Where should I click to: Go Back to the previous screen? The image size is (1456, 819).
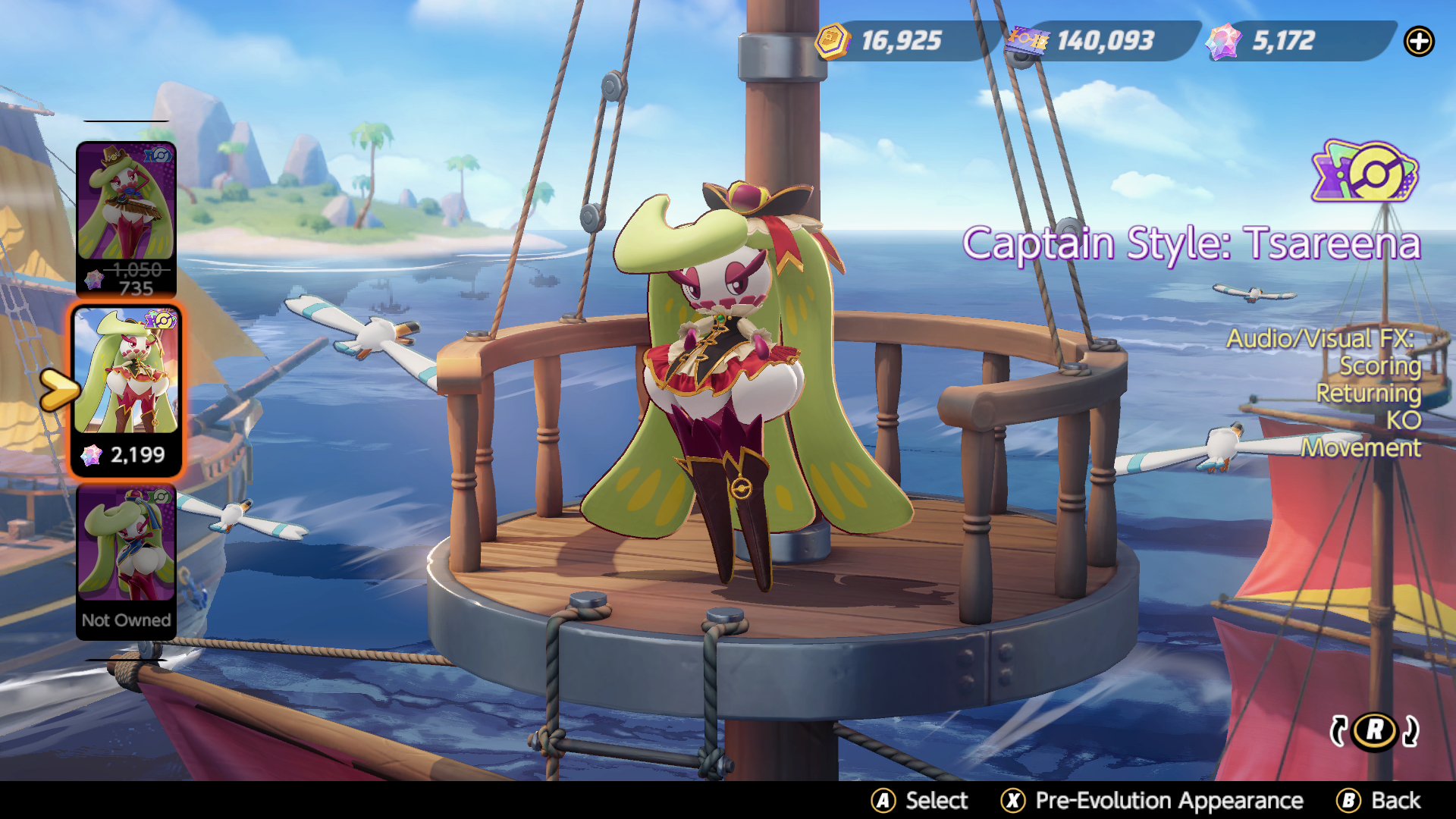click(x=1379, y=801)
